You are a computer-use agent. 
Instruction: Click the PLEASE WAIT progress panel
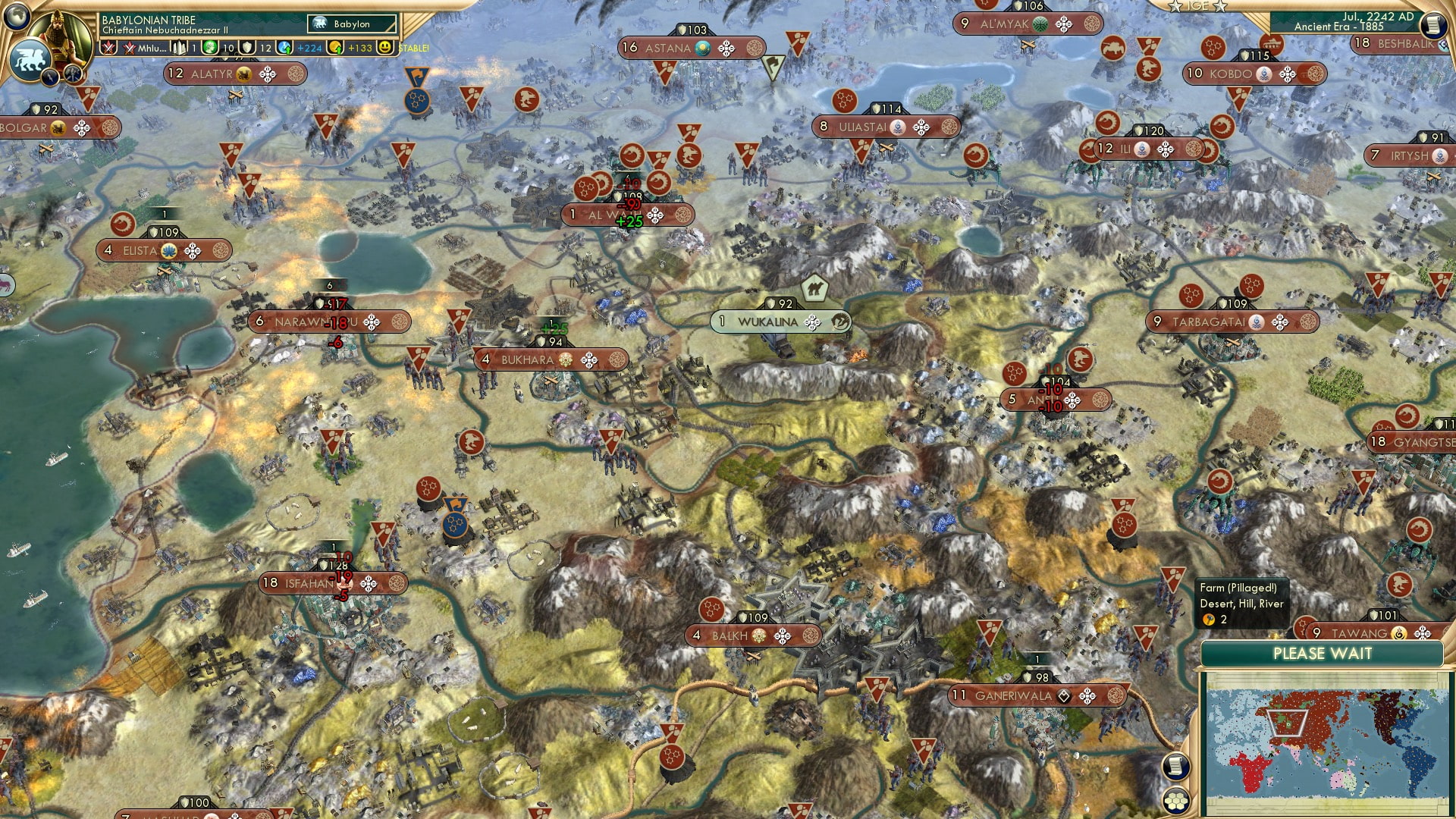click(x=1323, y=654)
